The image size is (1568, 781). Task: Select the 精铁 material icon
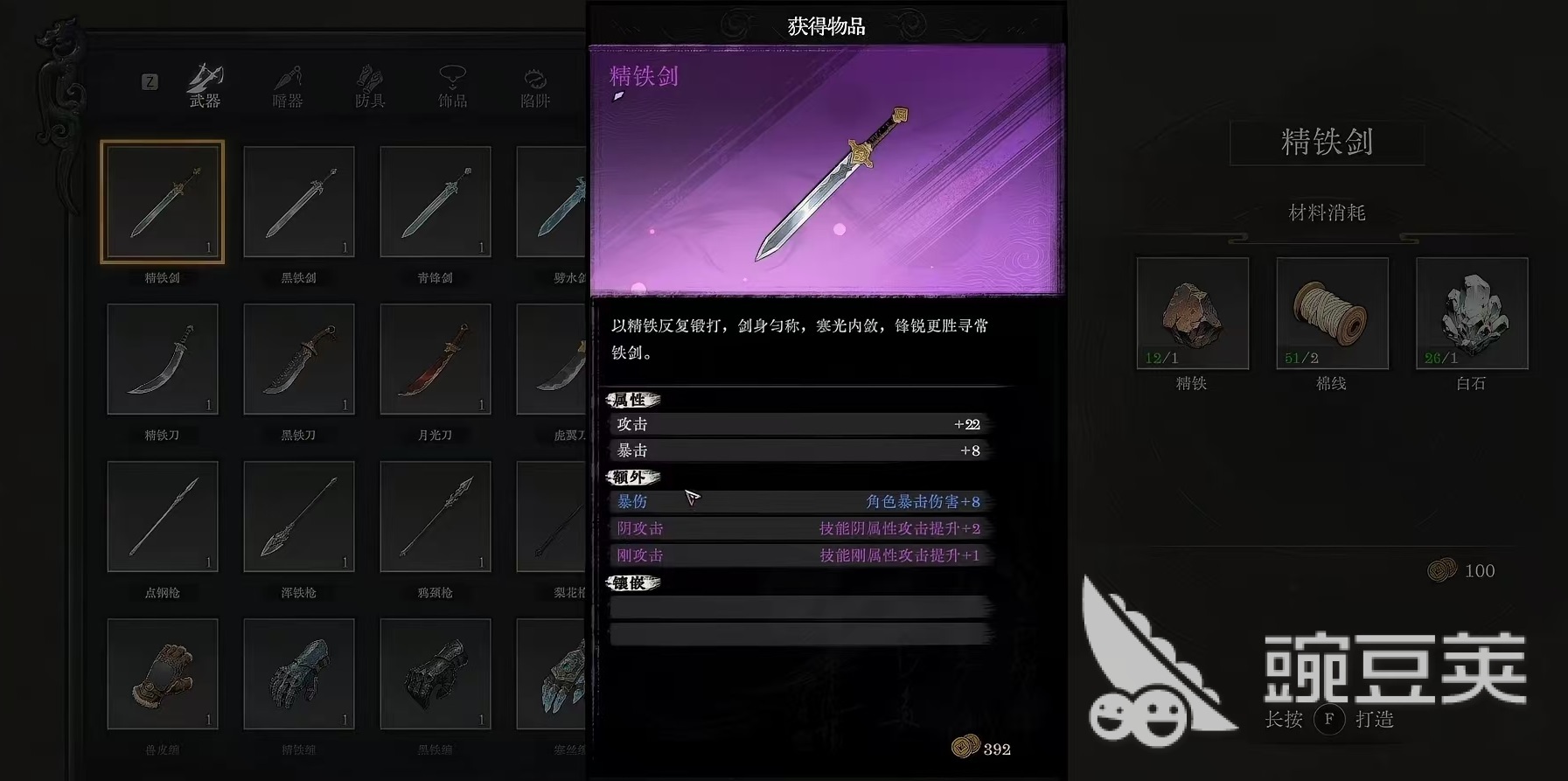point(1192,313)
